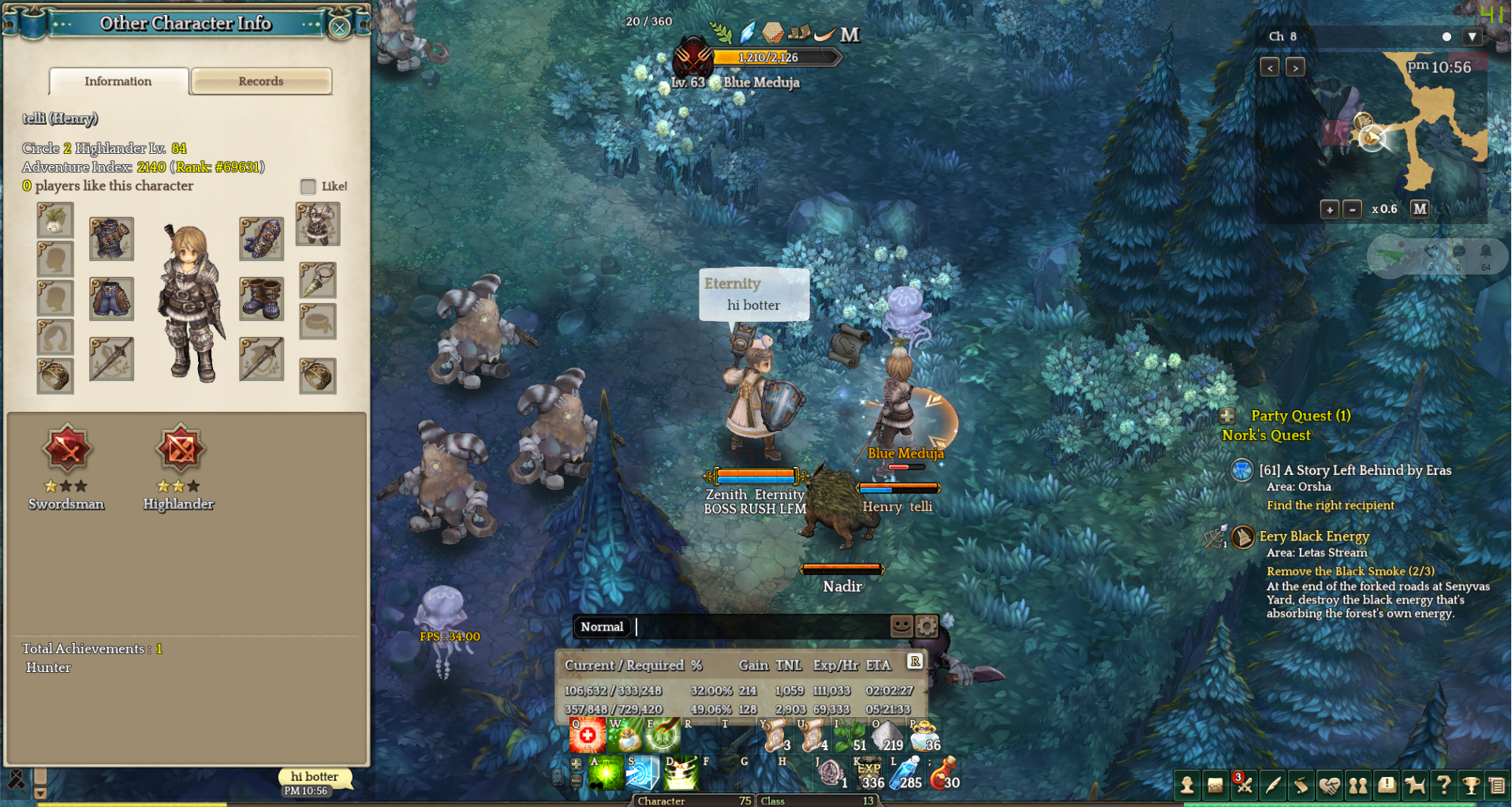Open the help question mark menu
The image size is (1512, 807).
1443,785
